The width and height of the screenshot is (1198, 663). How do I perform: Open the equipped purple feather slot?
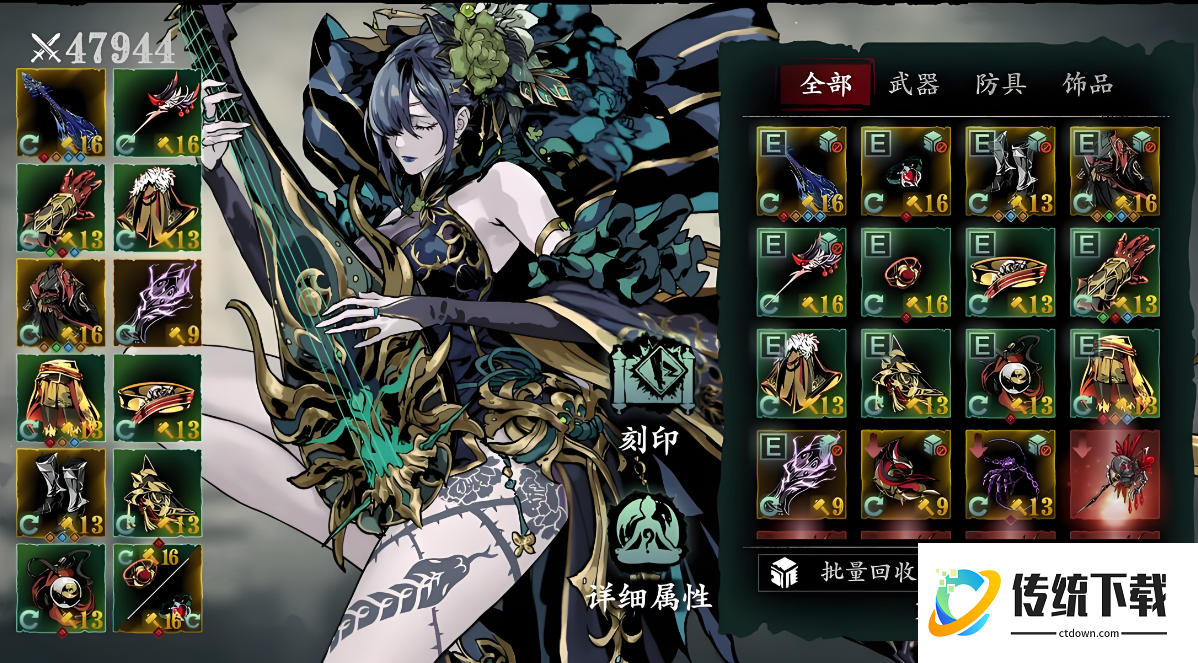(157, 302)
